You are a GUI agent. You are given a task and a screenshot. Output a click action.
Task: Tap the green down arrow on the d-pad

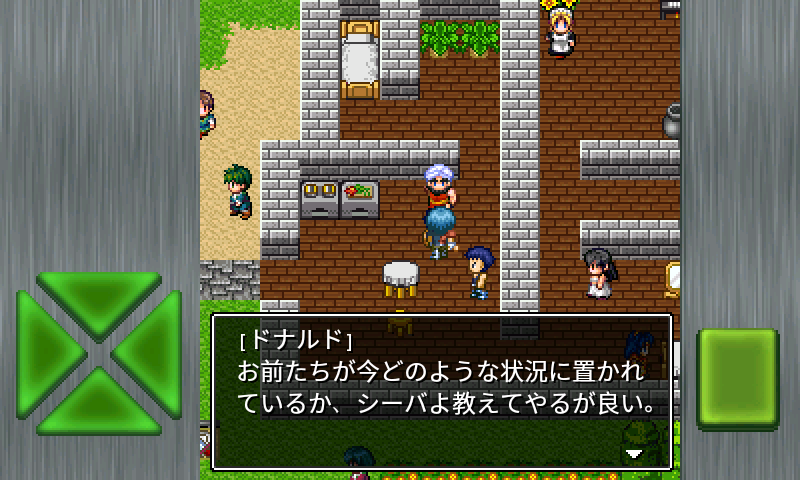tap(98, 405)
